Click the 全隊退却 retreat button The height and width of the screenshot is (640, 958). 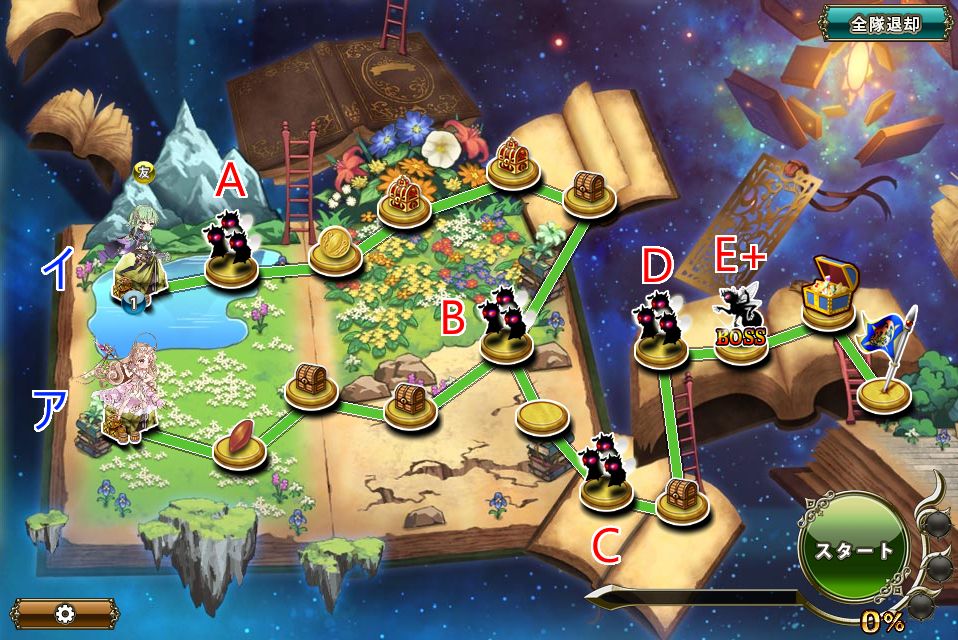pyautogui.click(x=885, y=25)
